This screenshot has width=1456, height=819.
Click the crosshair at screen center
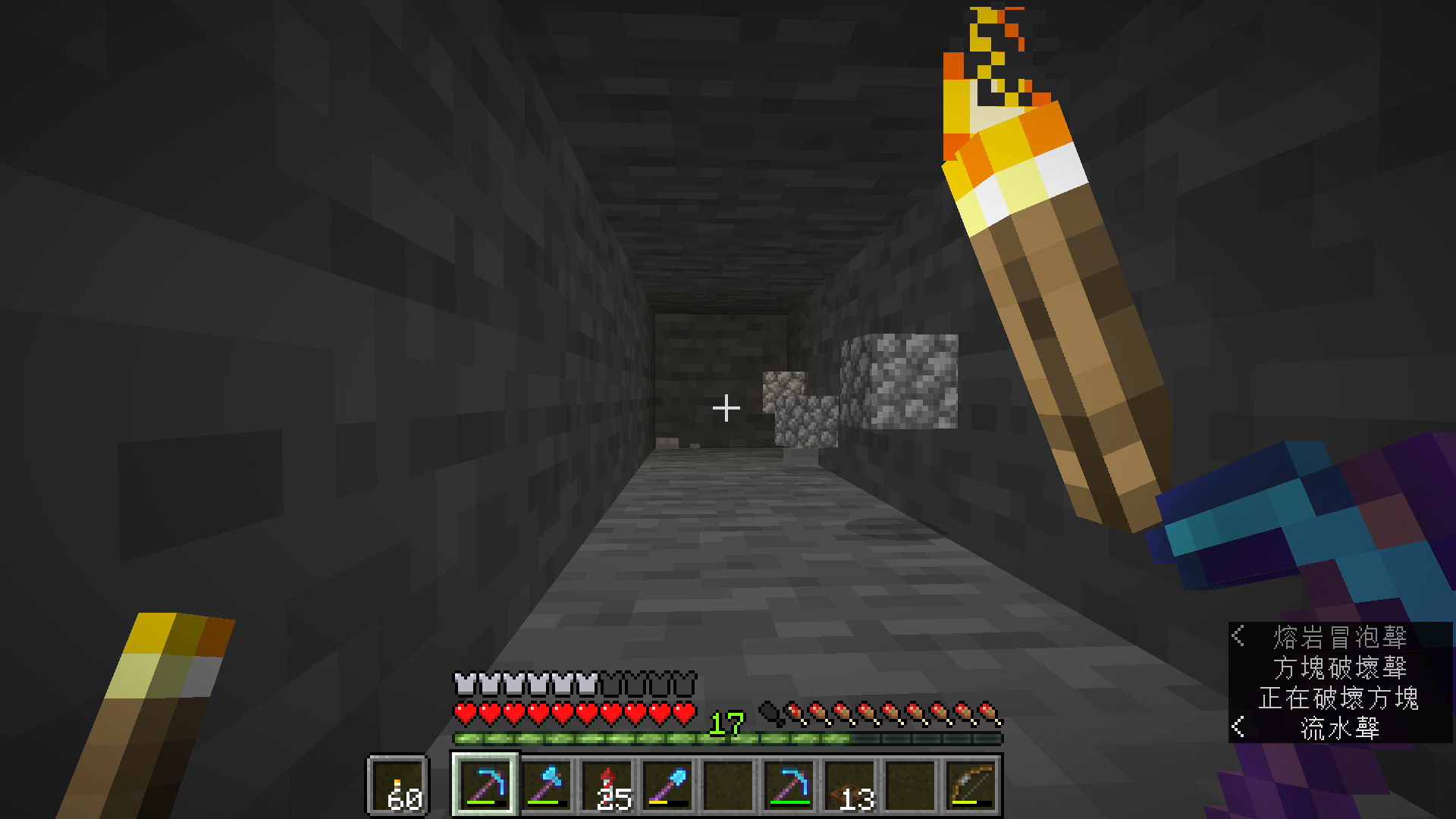pos(727,407)
